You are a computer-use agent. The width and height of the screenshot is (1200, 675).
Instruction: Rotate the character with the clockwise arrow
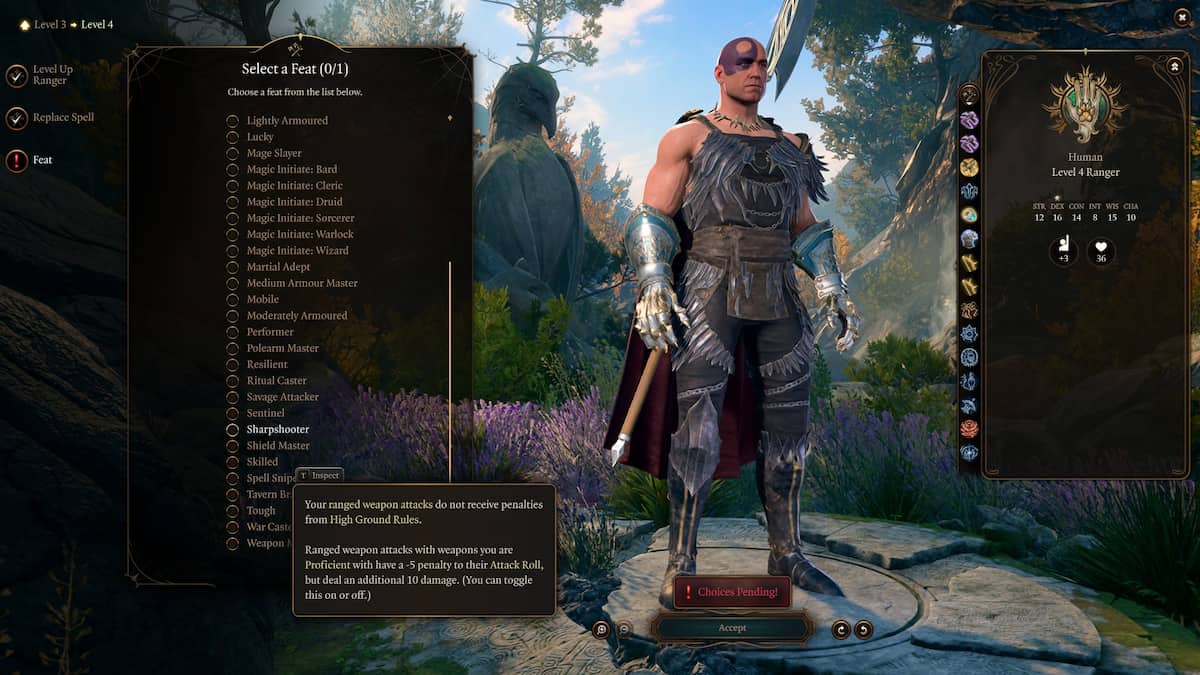click(863, 629)
